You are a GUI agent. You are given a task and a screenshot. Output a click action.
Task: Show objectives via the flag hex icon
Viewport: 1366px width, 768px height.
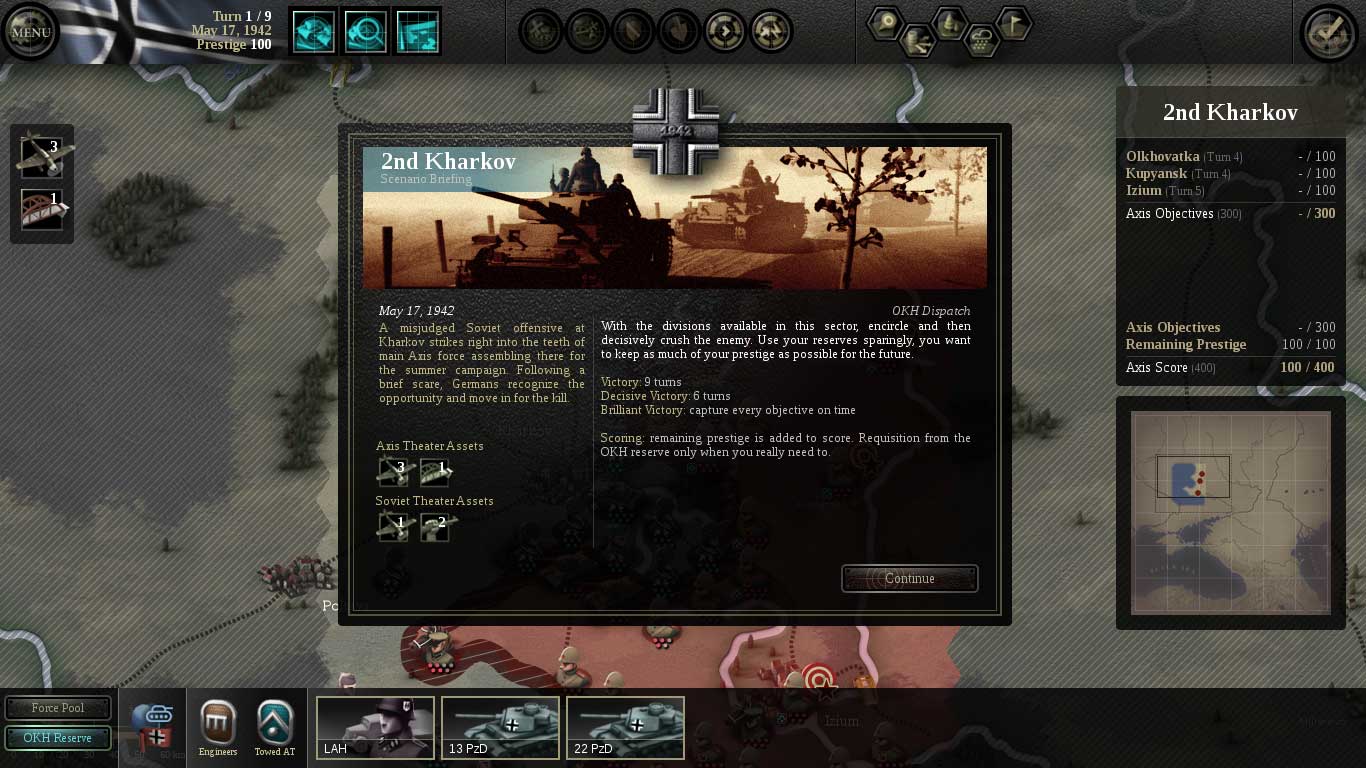click(x=1013, y=23)
